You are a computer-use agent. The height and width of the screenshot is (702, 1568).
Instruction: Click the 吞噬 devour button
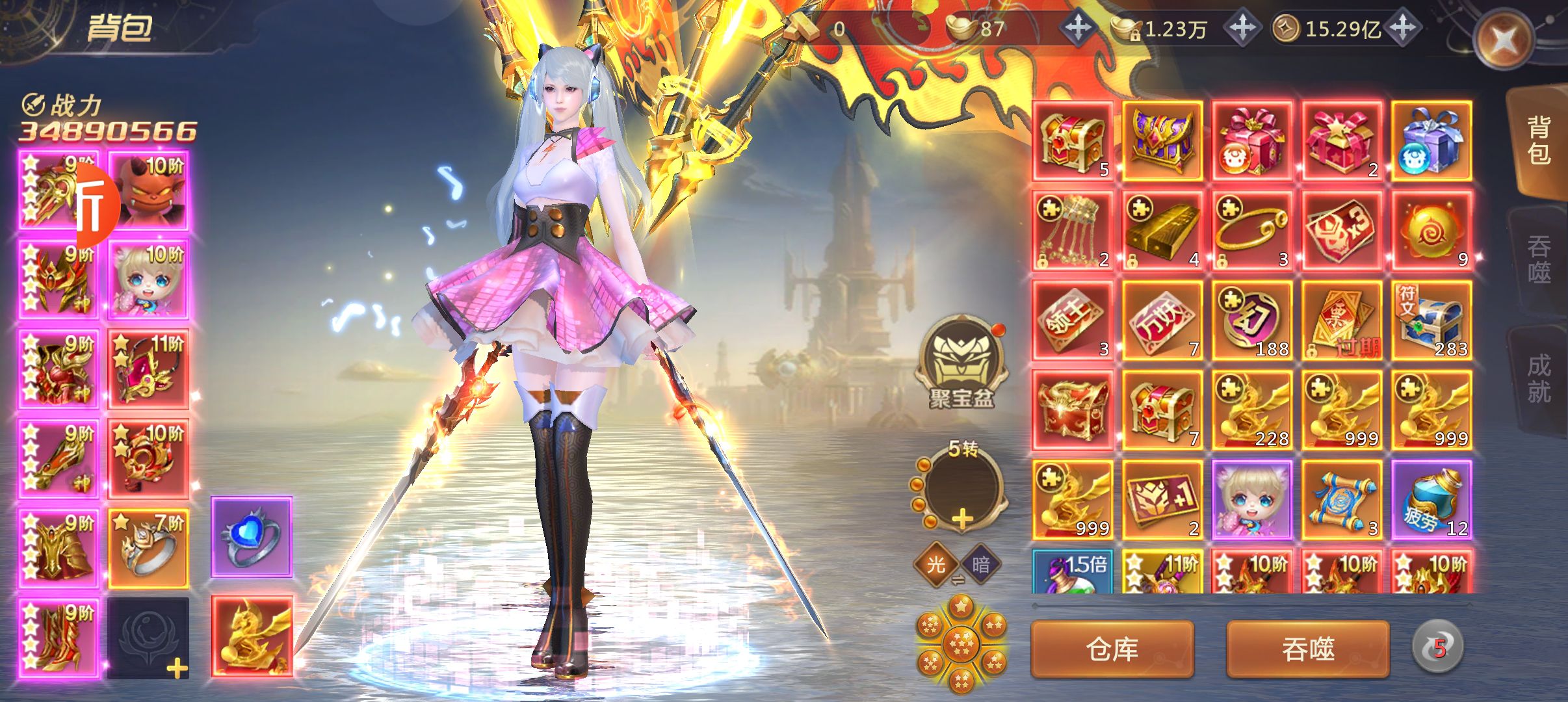(1307, 649)
